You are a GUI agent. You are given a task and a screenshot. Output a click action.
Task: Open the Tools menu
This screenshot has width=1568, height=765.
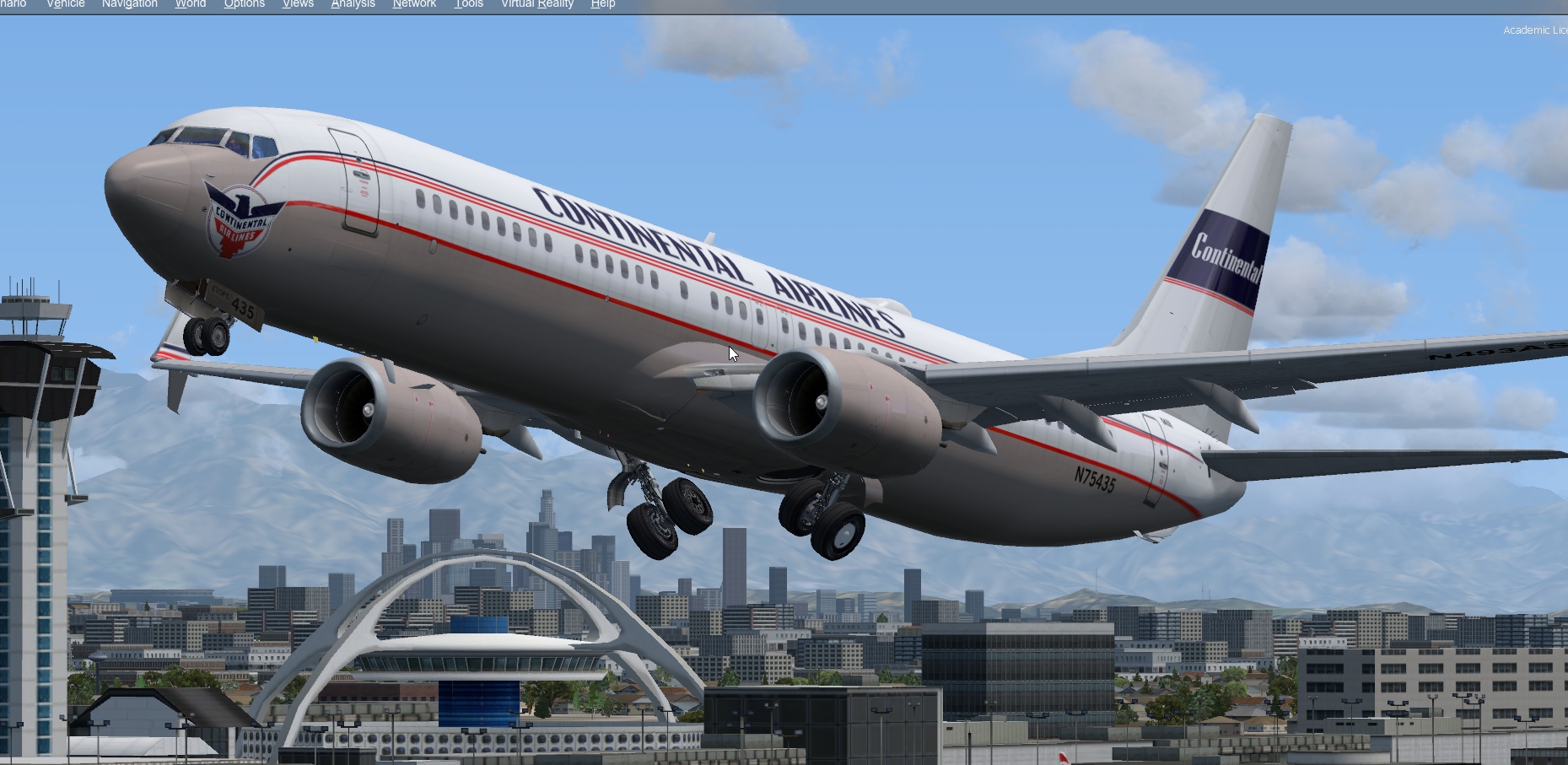pyautogui.click(x=468, y=4)
